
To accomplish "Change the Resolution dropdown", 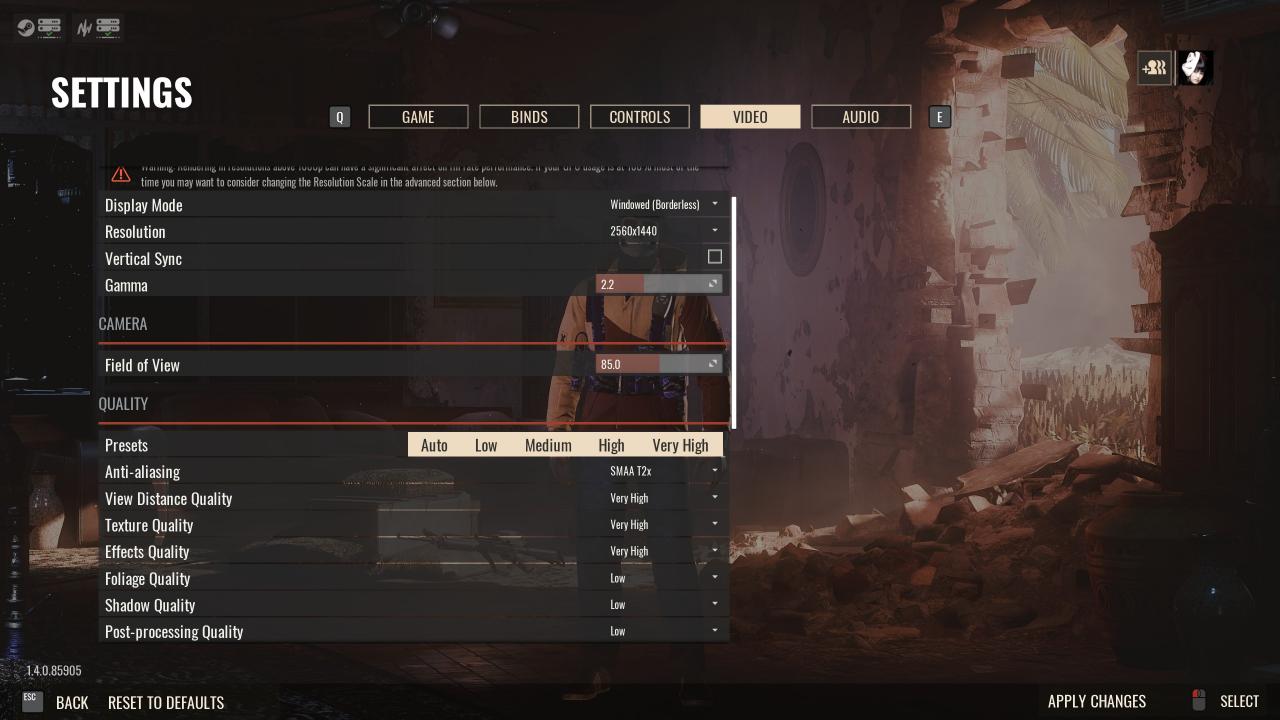I will click(663, 231).
